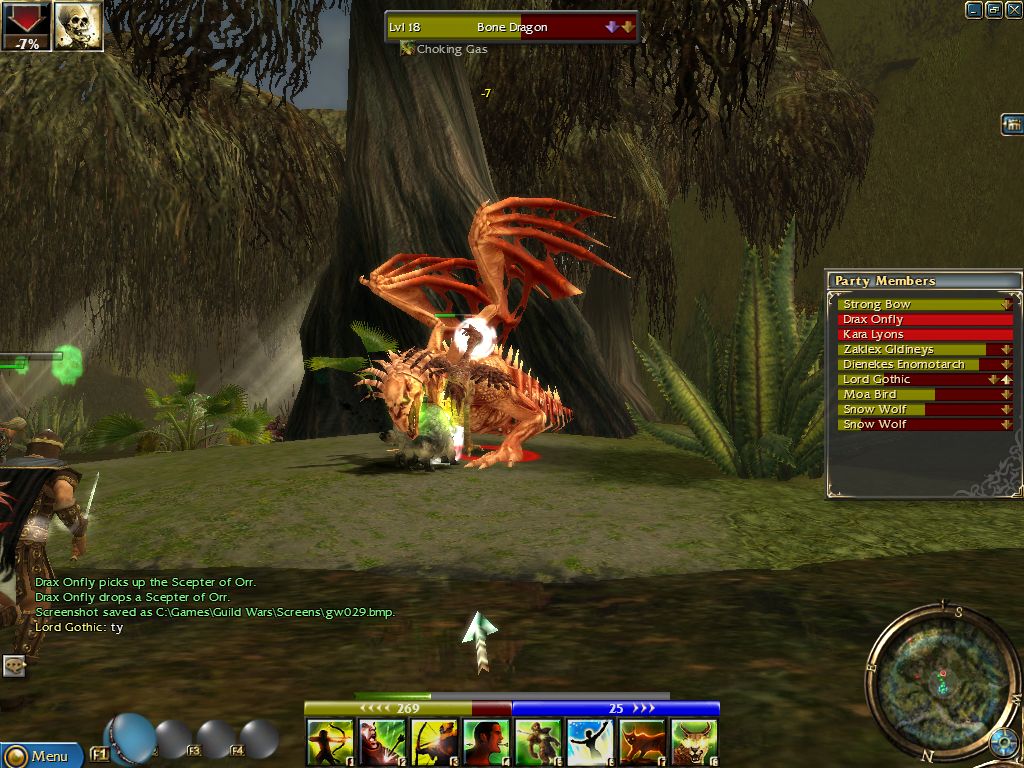Viewport: 1024px width, 768px height.
Task: Use the orange beast pet skill
Action: coord(642,743)
